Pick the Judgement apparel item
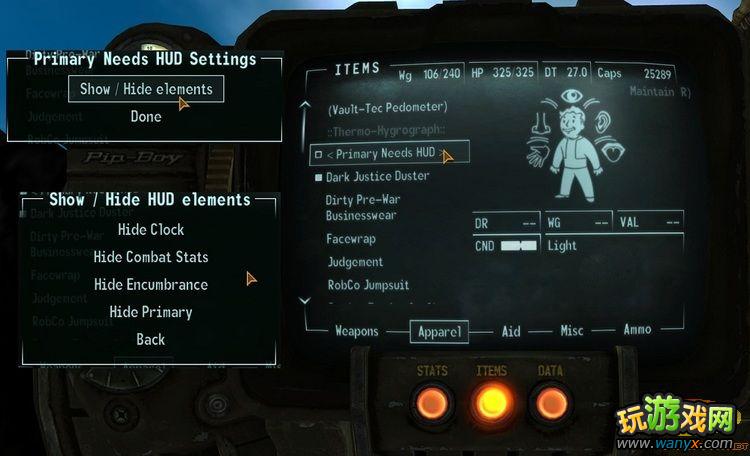The height and width of the screenshot is (456, 750). click(355, 262)
